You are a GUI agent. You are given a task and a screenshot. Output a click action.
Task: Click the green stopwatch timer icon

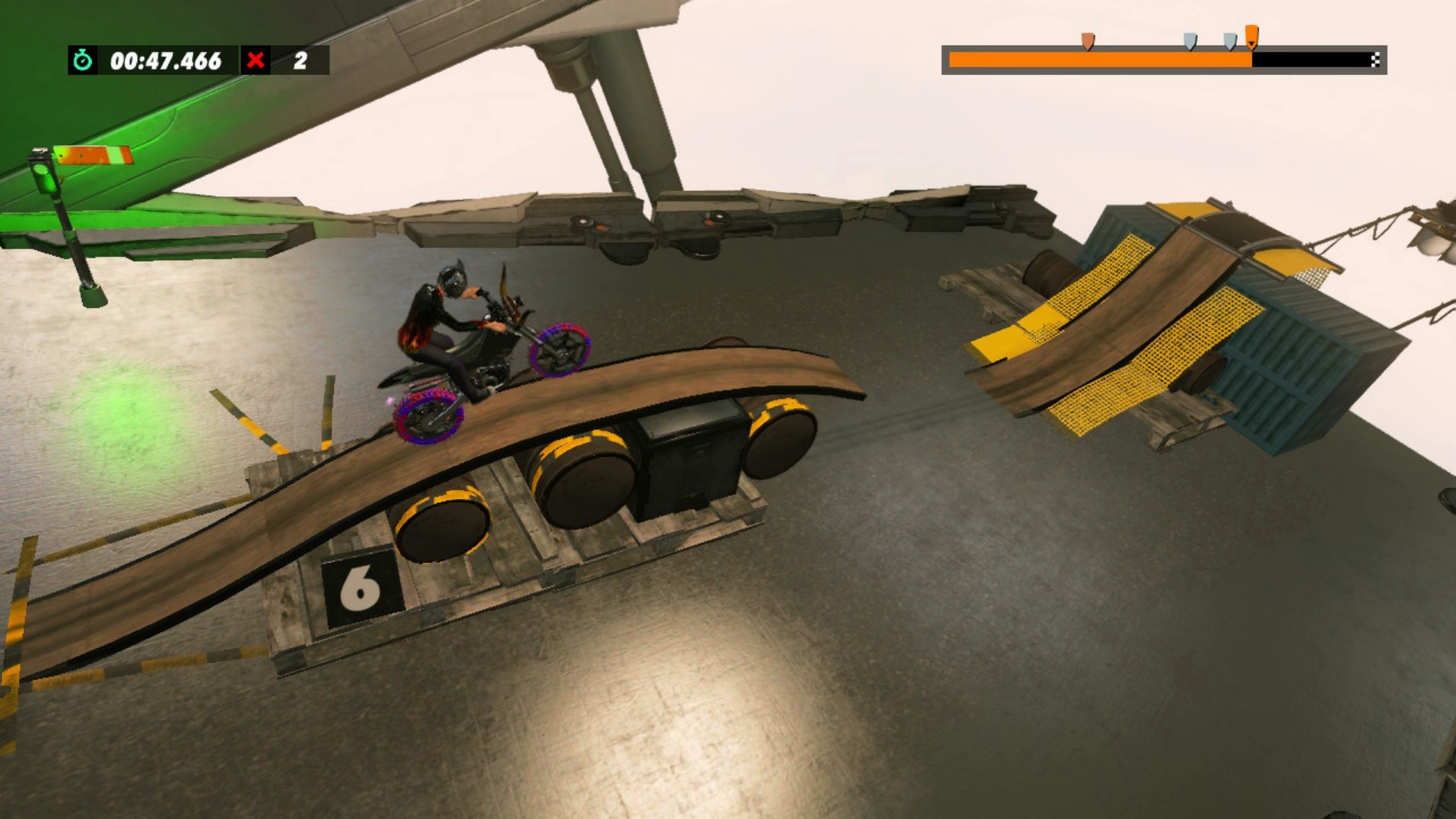(83, 60)
